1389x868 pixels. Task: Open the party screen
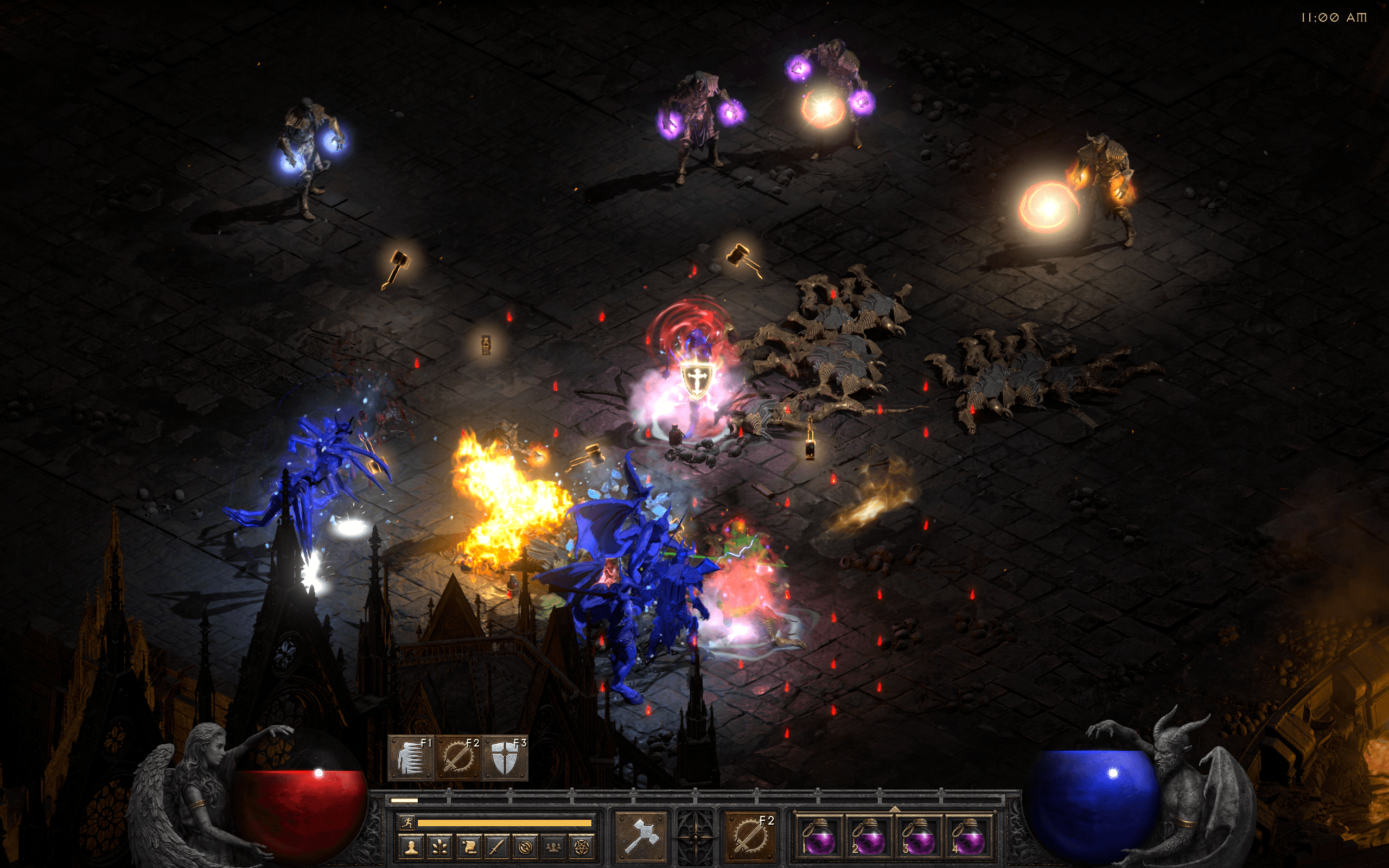553,847
